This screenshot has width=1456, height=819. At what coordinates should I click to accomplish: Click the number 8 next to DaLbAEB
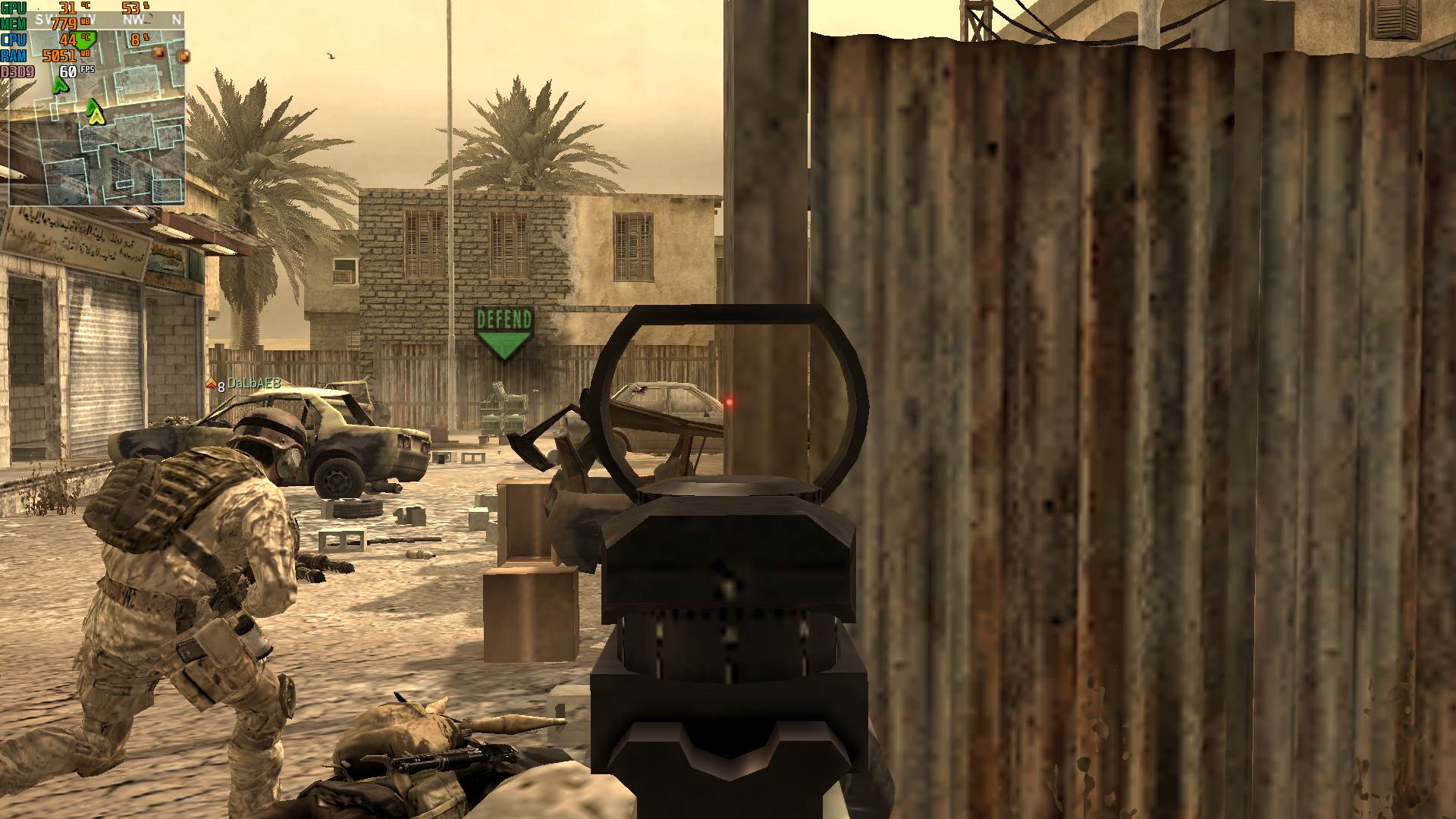(221, 387)
